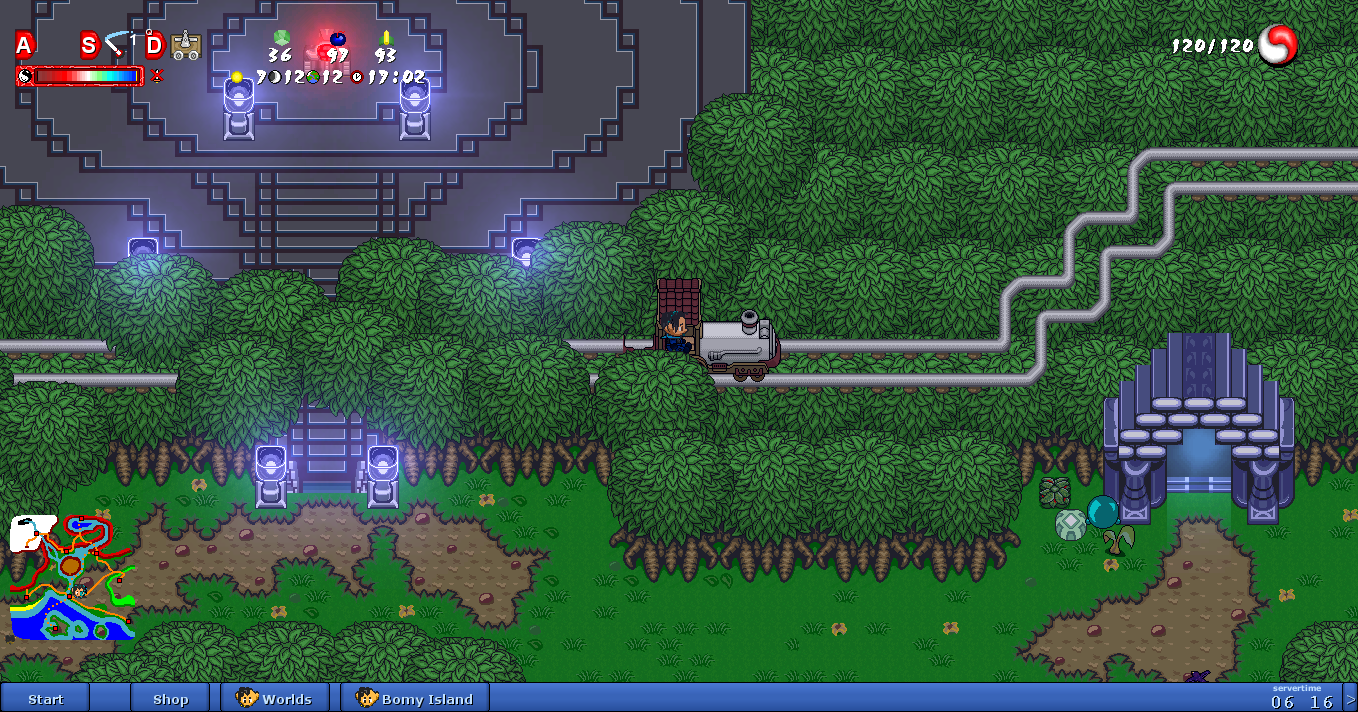Click the yin-yang icon beside the health counter

[1278, 45]
